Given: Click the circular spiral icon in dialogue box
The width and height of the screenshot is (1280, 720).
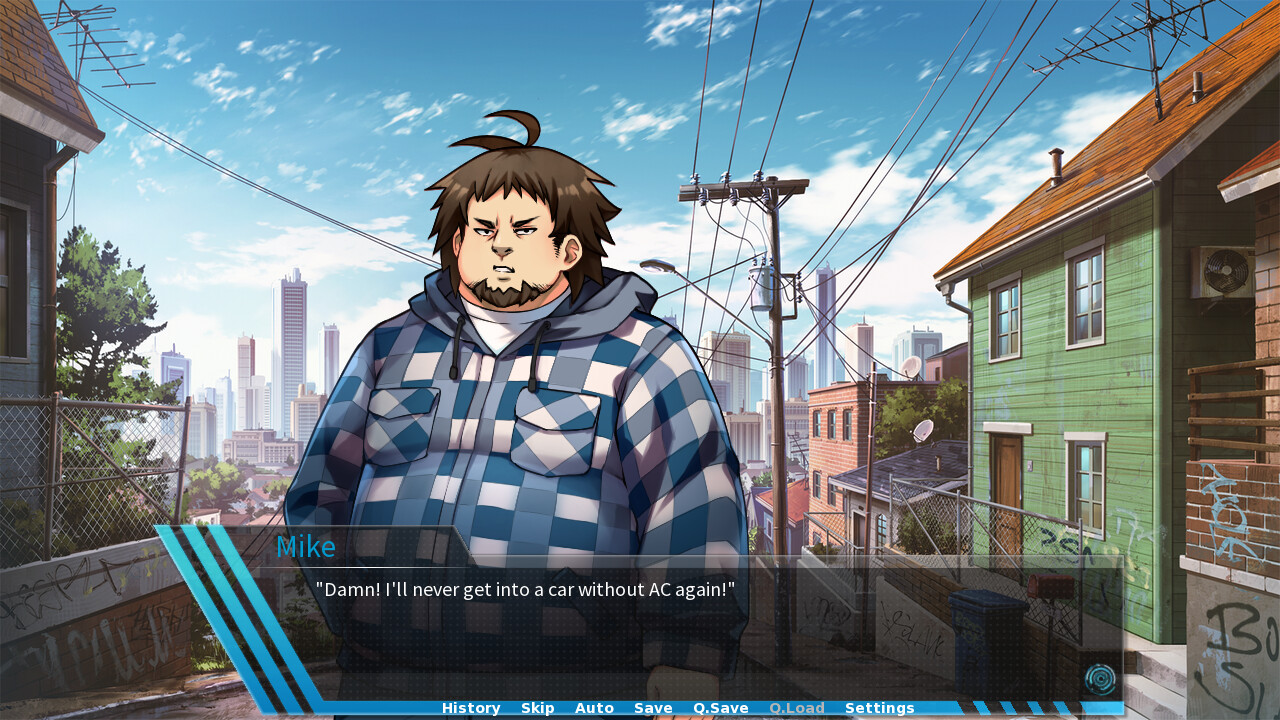Looking at the screenshot, I should coord(1100,680).
